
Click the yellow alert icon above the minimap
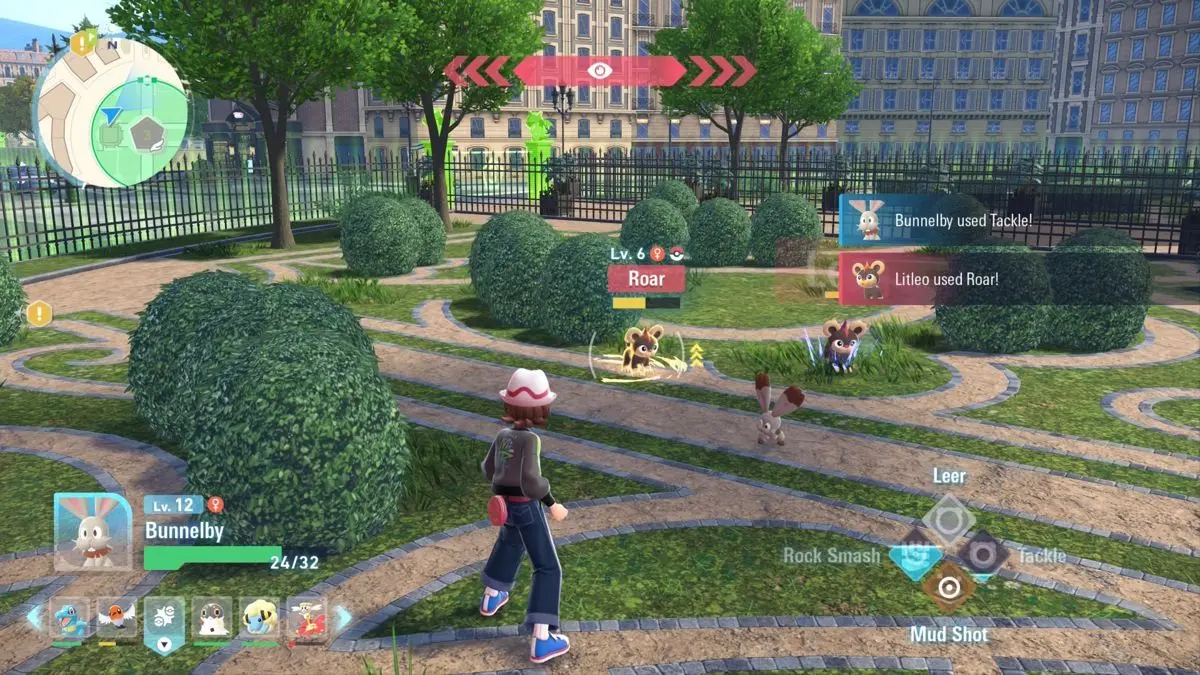point(80,43)
